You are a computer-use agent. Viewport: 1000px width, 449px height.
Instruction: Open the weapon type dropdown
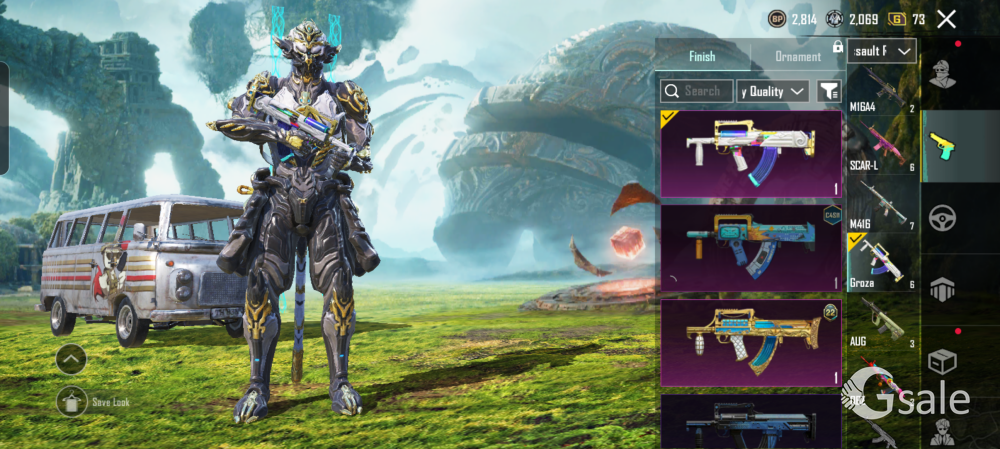tap(881, 51)
